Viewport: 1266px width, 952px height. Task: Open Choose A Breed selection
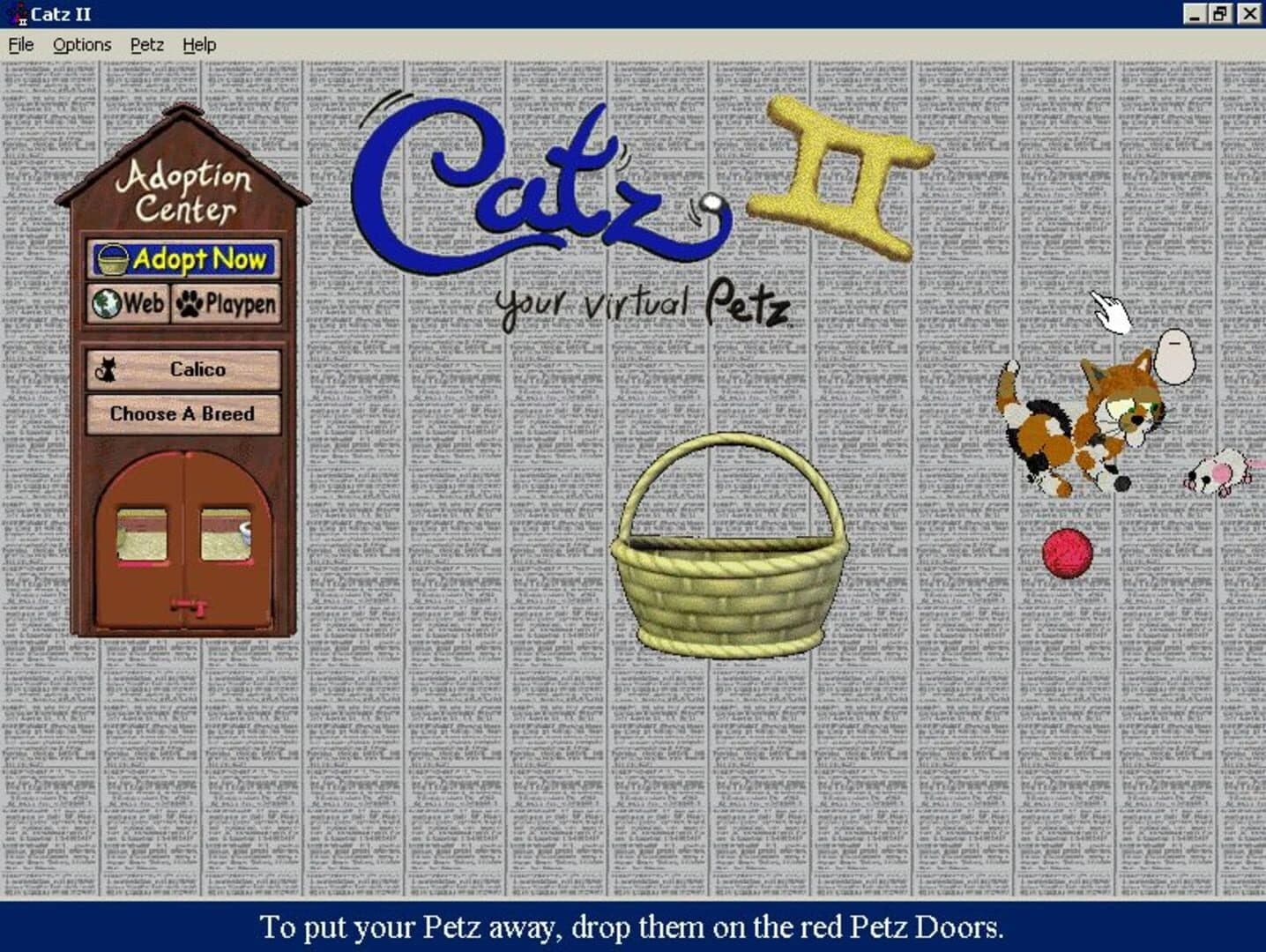[x=182, y=413]
